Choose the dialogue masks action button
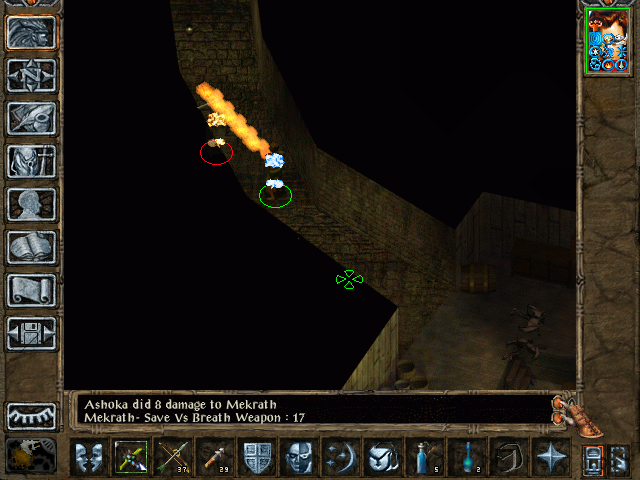640x480 pixels. pos(88,457)
